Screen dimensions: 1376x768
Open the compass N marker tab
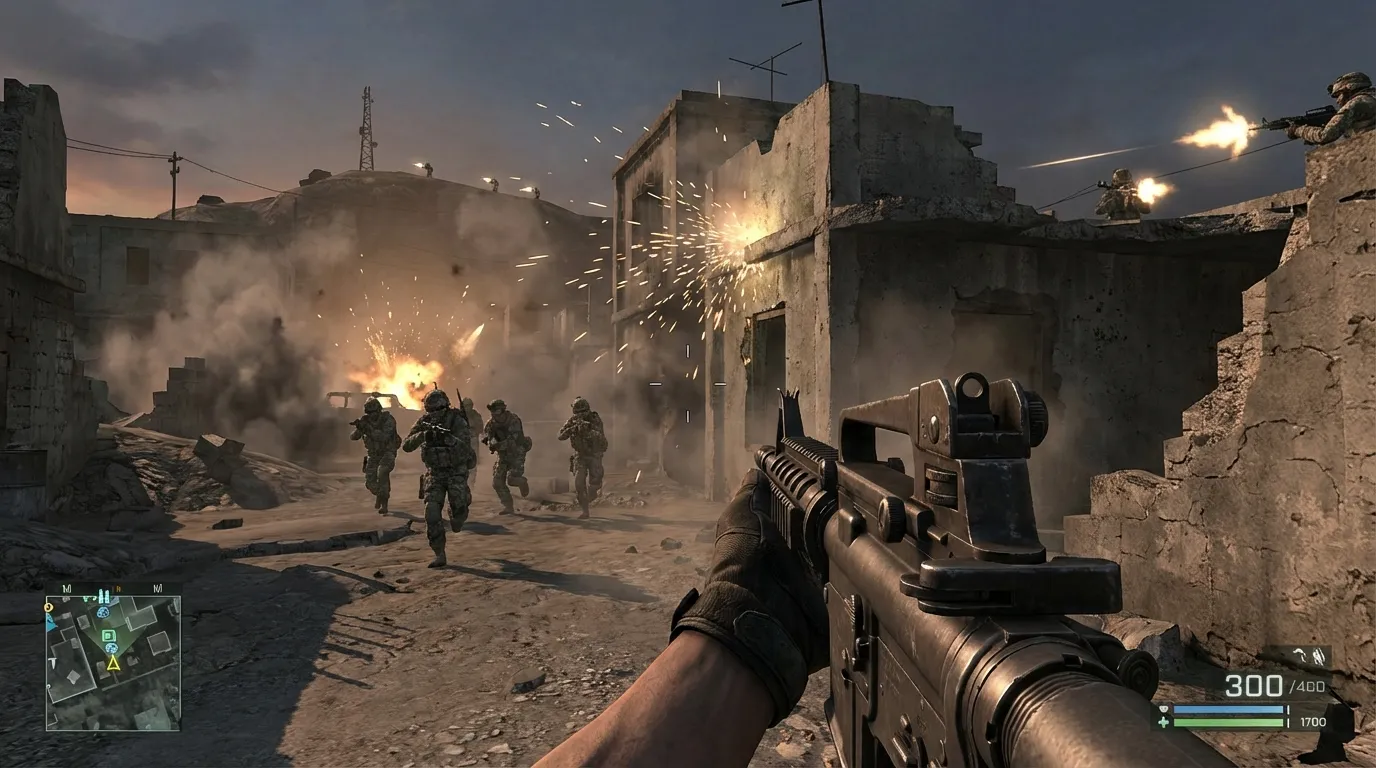(x=119, y=587)
